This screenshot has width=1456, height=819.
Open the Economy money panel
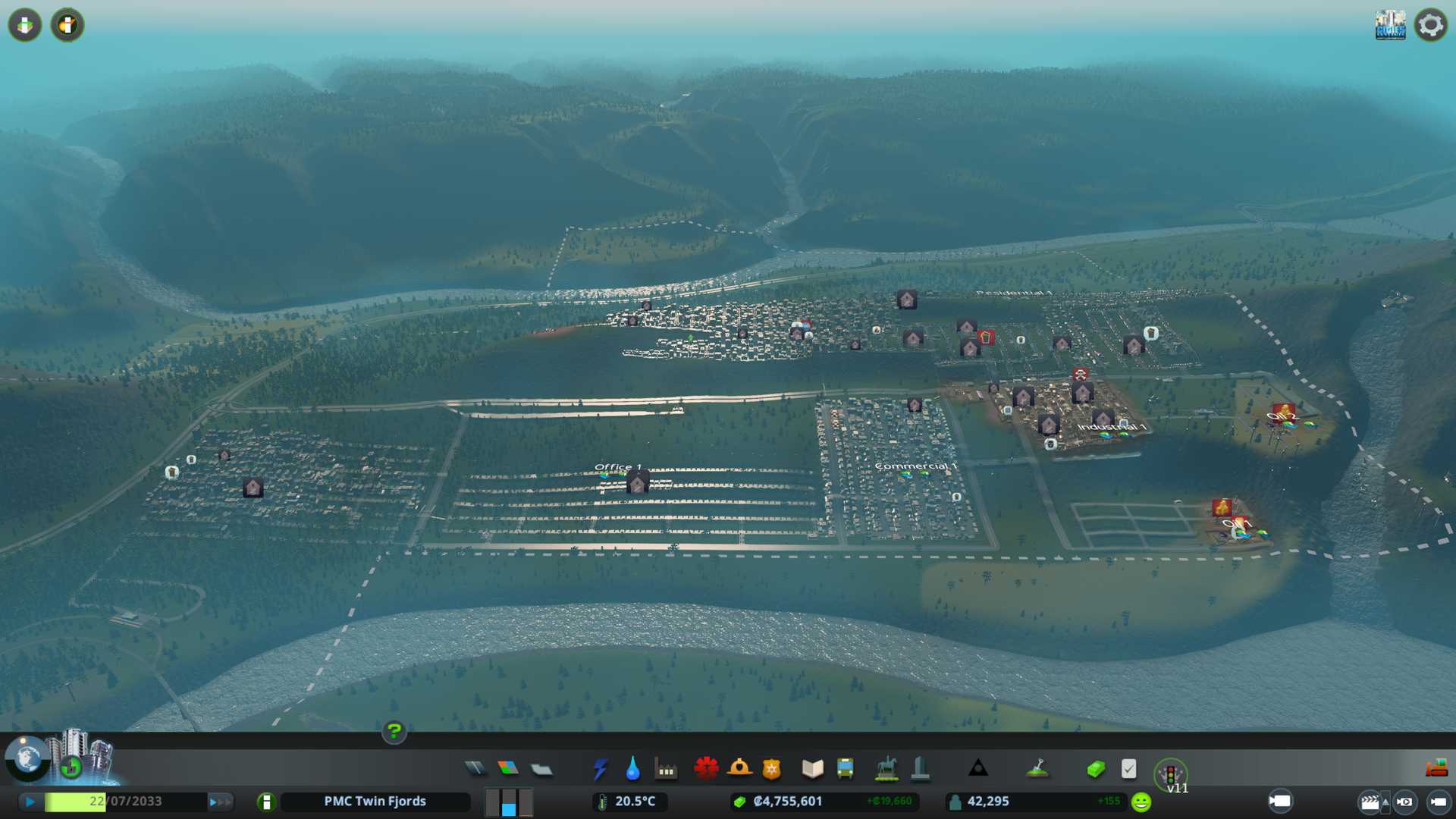1095,769
